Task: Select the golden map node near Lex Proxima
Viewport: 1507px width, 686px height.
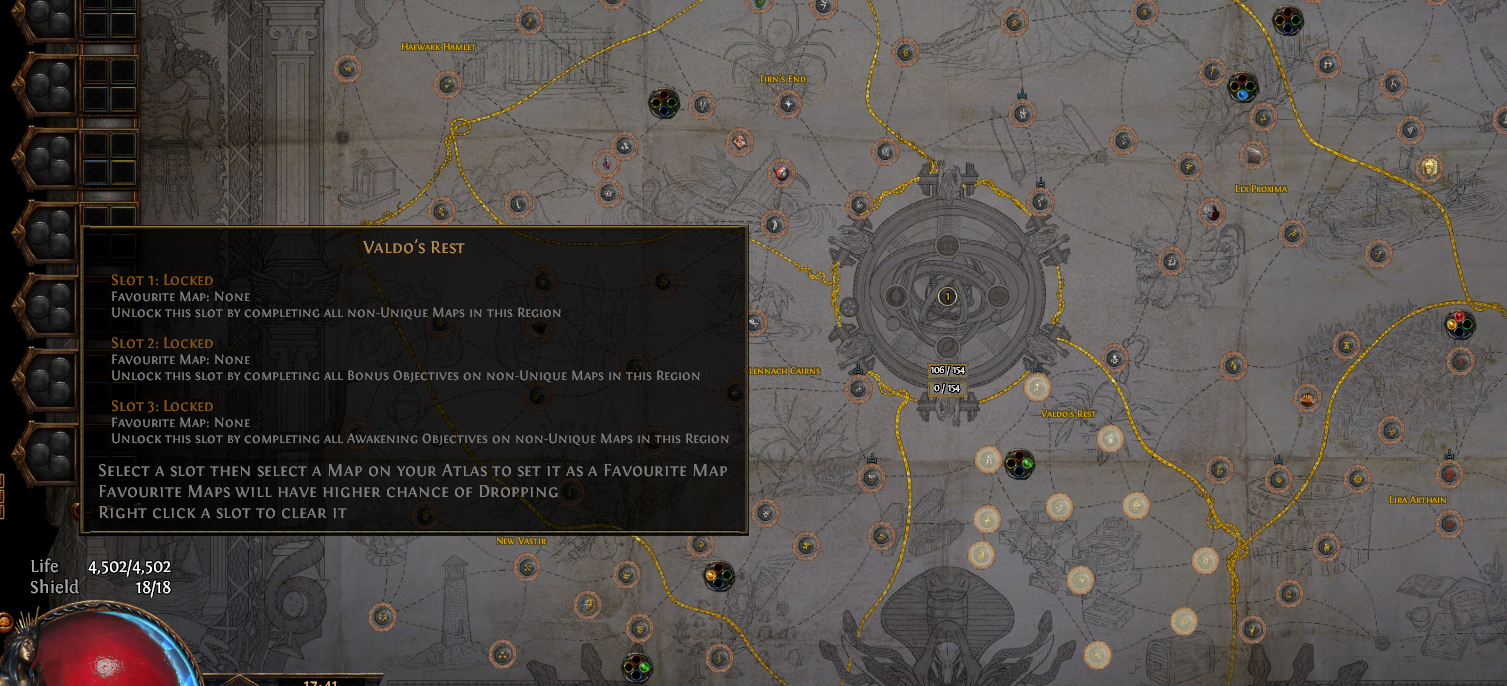Action: 1429,167
